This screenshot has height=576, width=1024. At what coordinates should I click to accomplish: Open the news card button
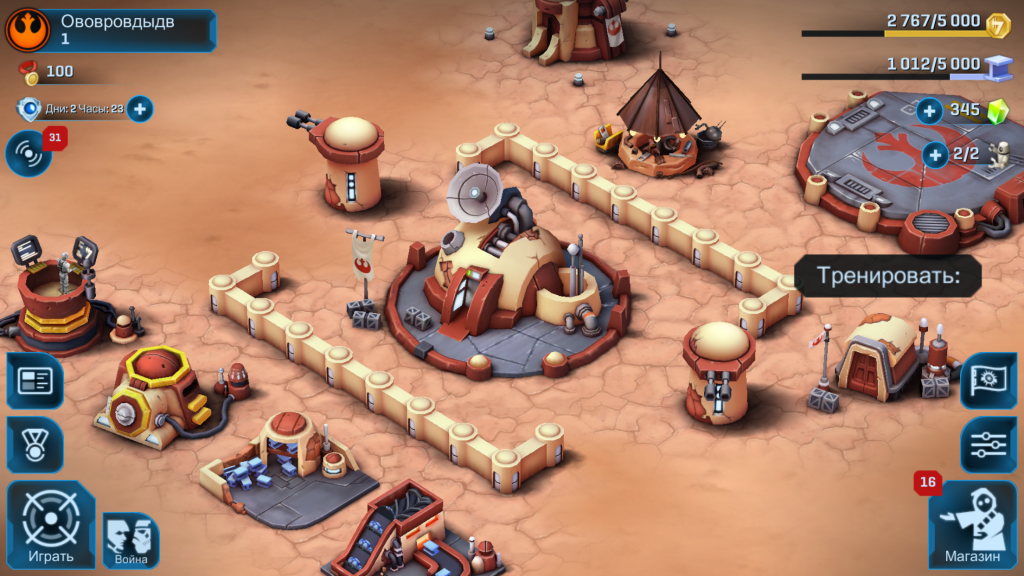click(35, 380)
